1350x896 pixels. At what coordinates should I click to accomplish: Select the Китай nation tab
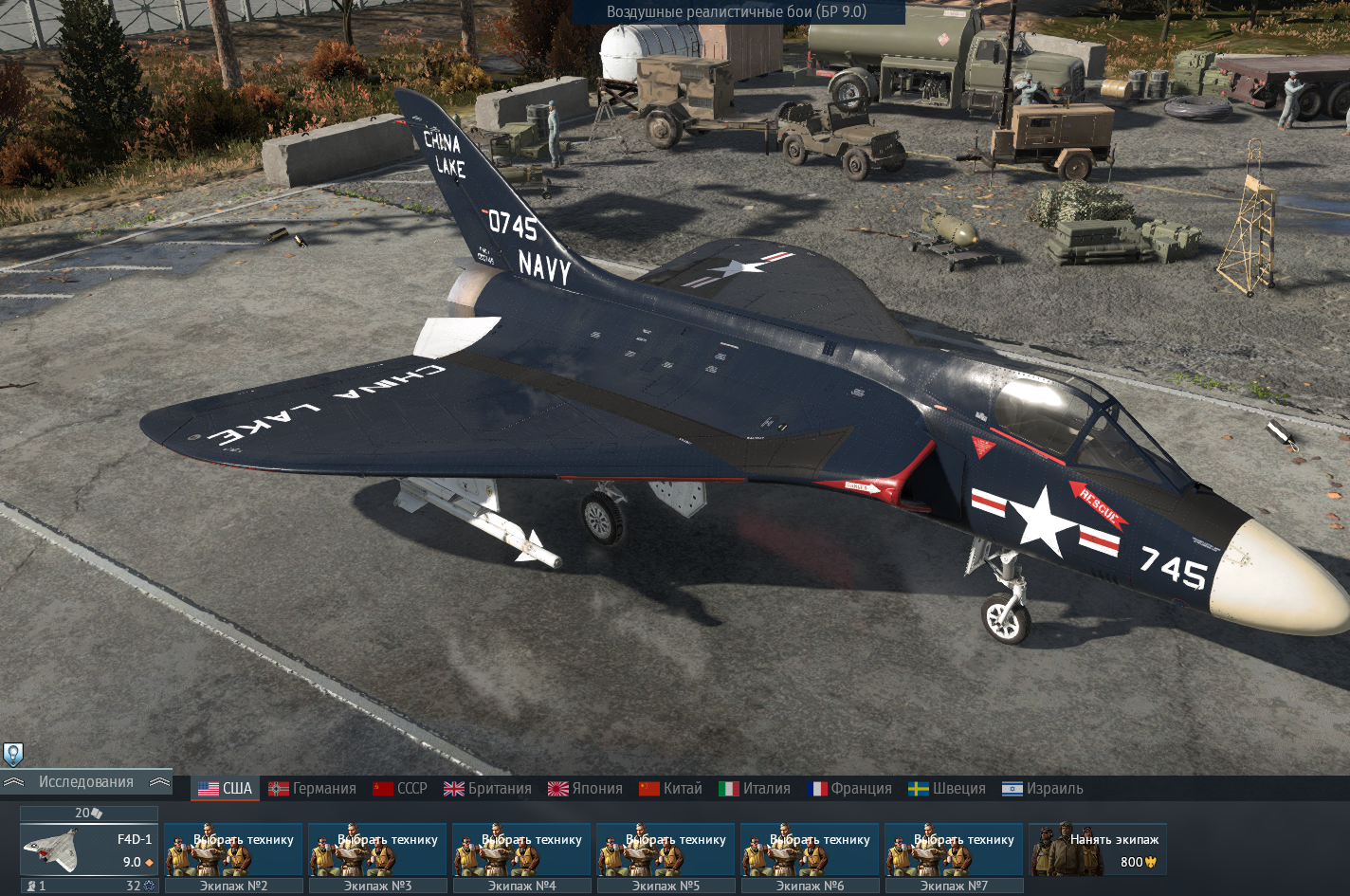coord(671,789)
